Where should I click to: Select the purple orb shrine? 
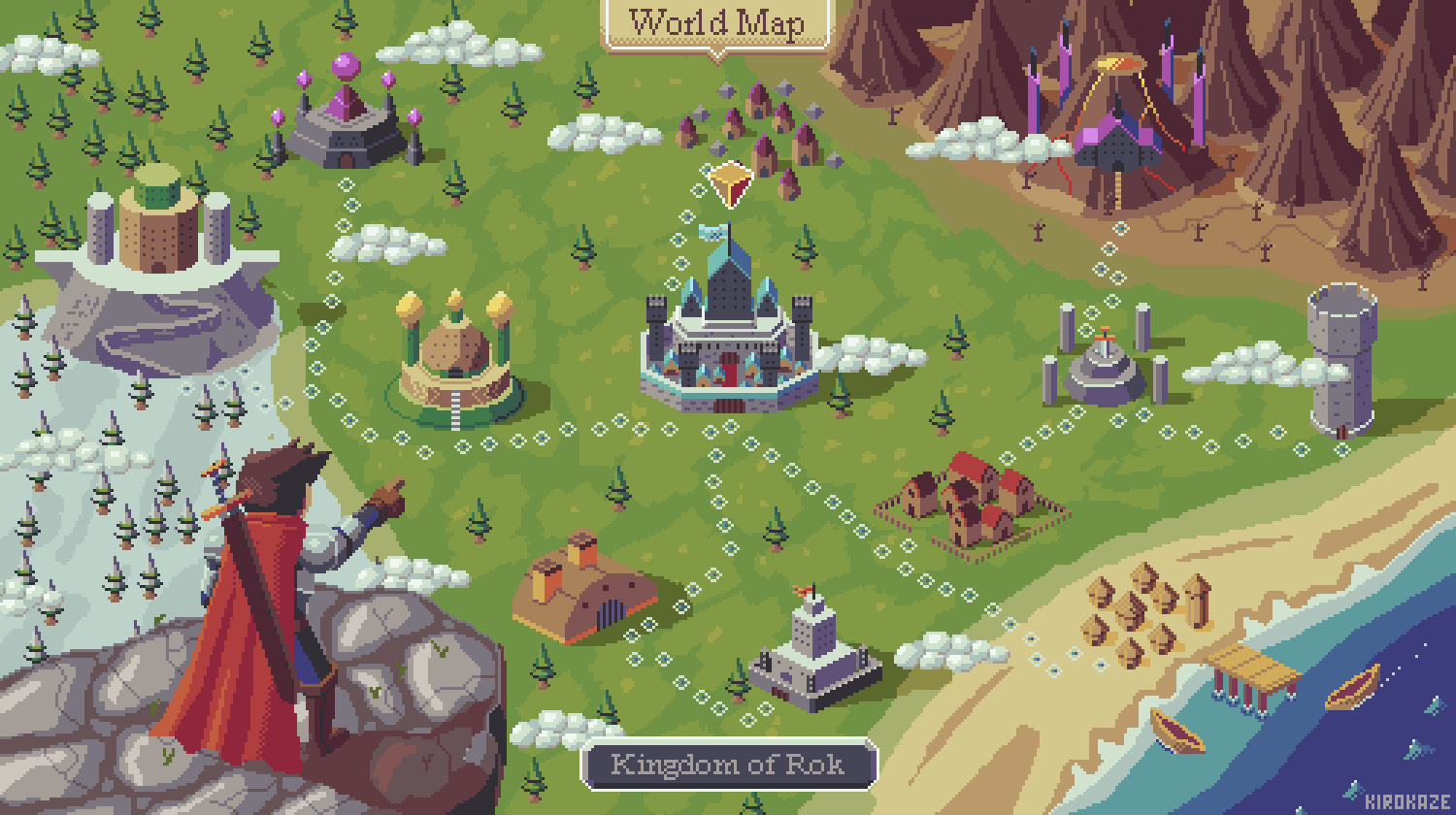(x=347, y=118)
